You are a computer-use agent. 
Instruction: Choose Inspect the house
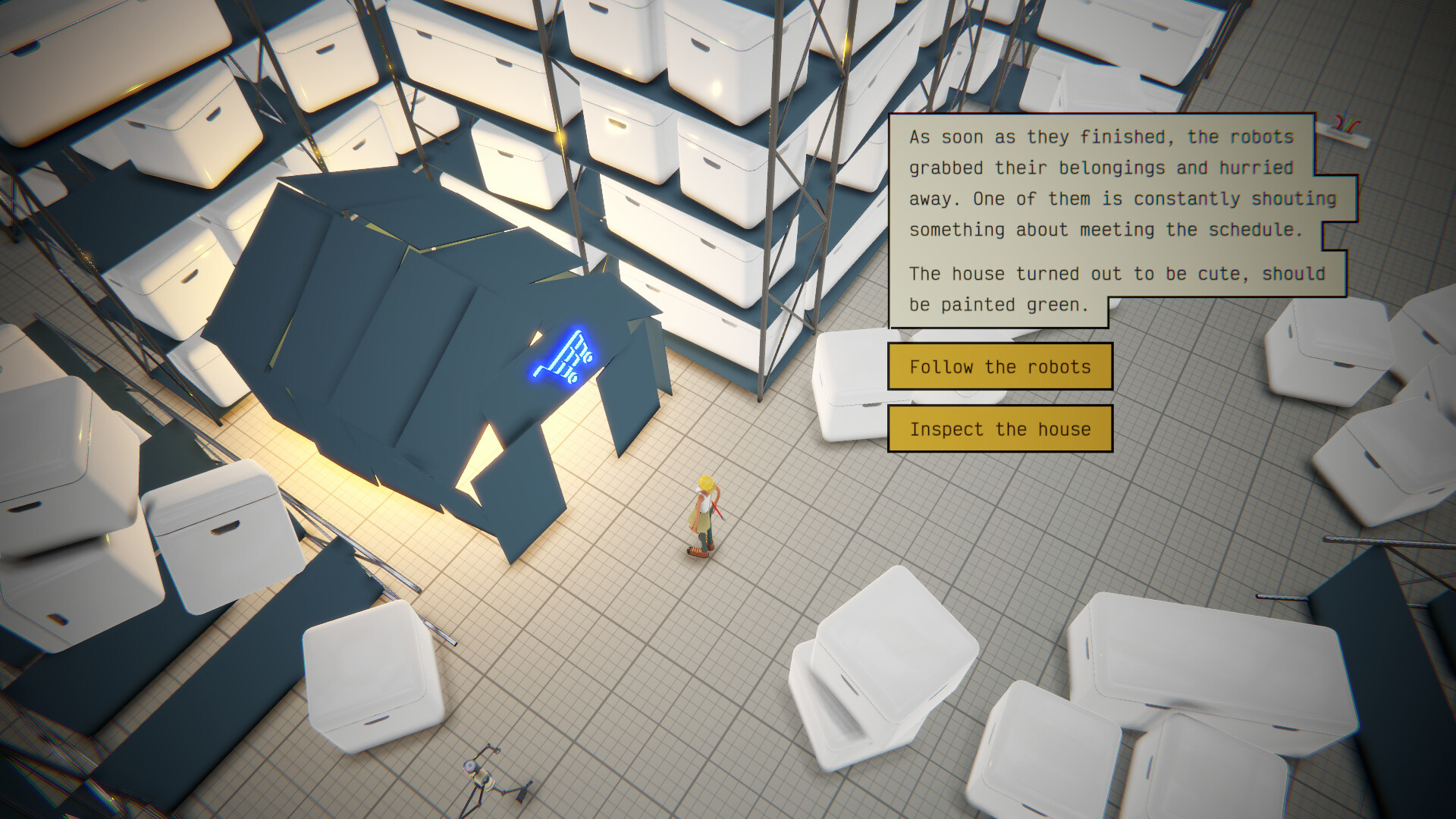click(x=999, y=428)
